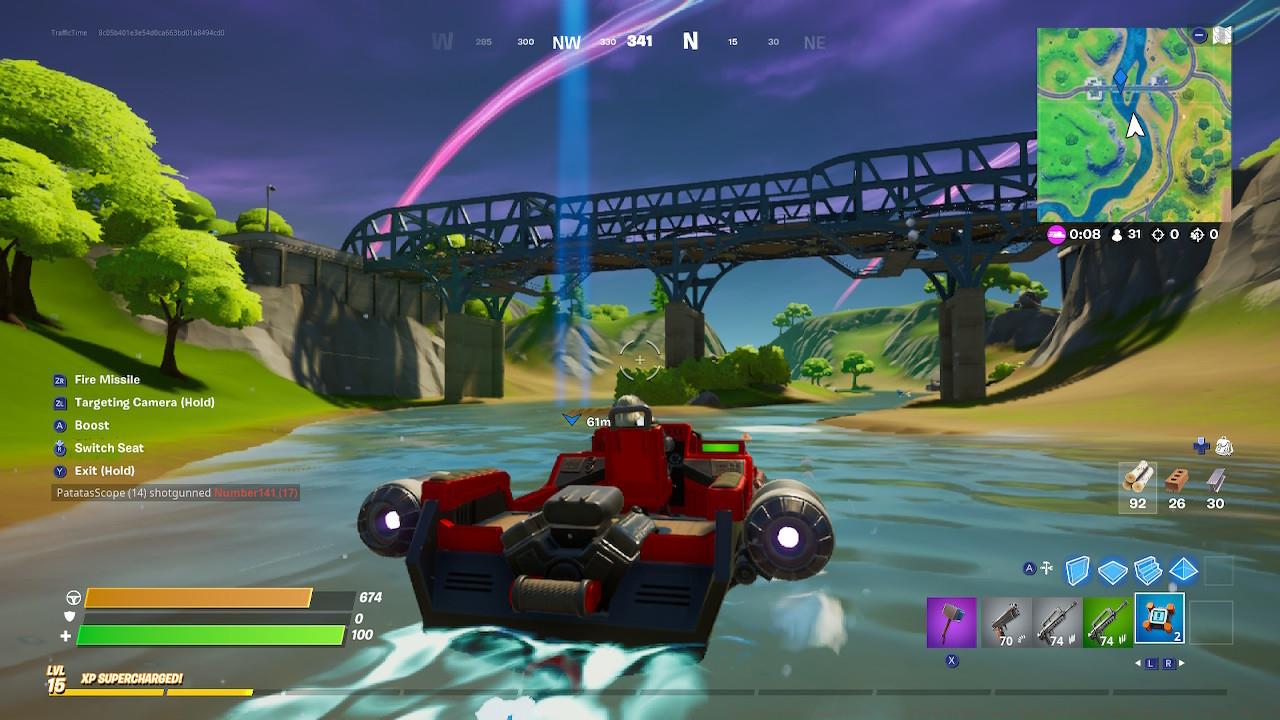Select the pyramid roof build piece icon
Screen dimensions: 1280x720
tap(1184, 569)
